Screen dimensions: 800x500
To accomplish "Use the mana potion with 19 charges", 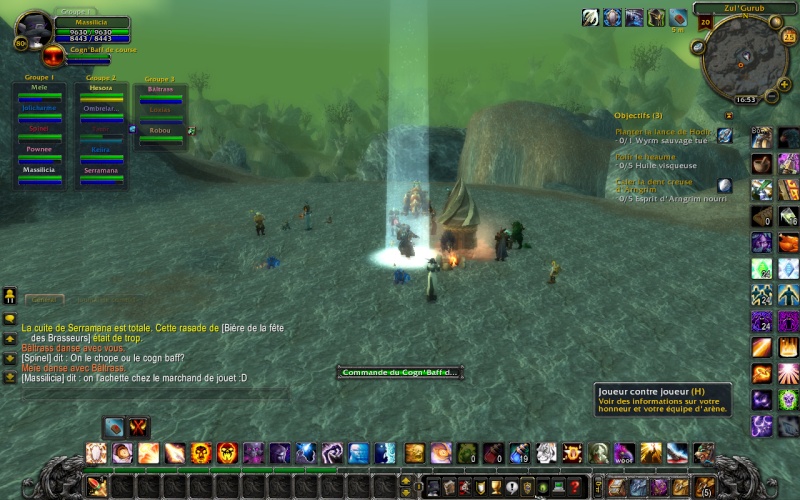I will (x=519, y=453).
